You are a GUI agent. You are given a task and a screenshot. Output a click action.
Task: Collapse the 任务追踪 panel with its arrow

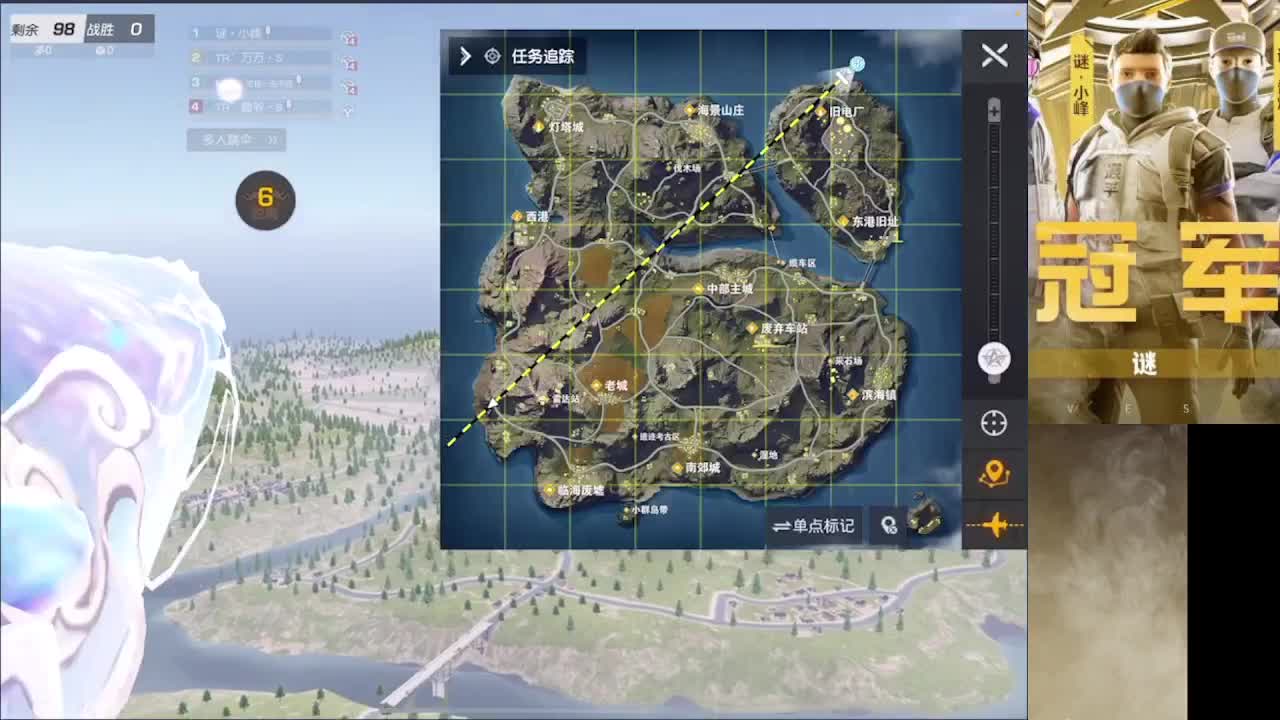464,57
